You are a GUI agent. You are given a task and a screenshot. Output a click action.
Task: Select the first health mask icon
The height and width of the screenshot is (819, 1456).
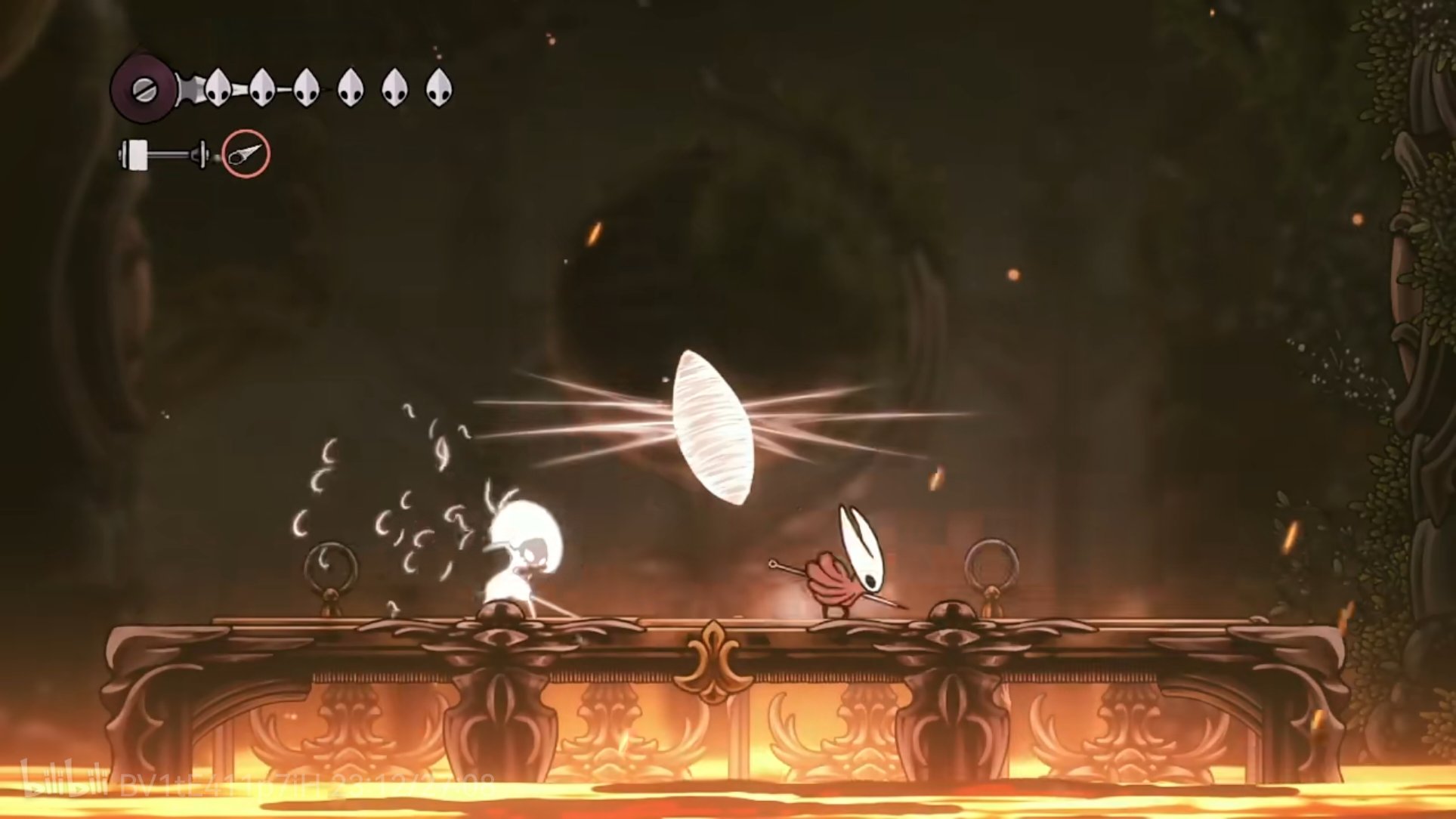pos(217,87)
